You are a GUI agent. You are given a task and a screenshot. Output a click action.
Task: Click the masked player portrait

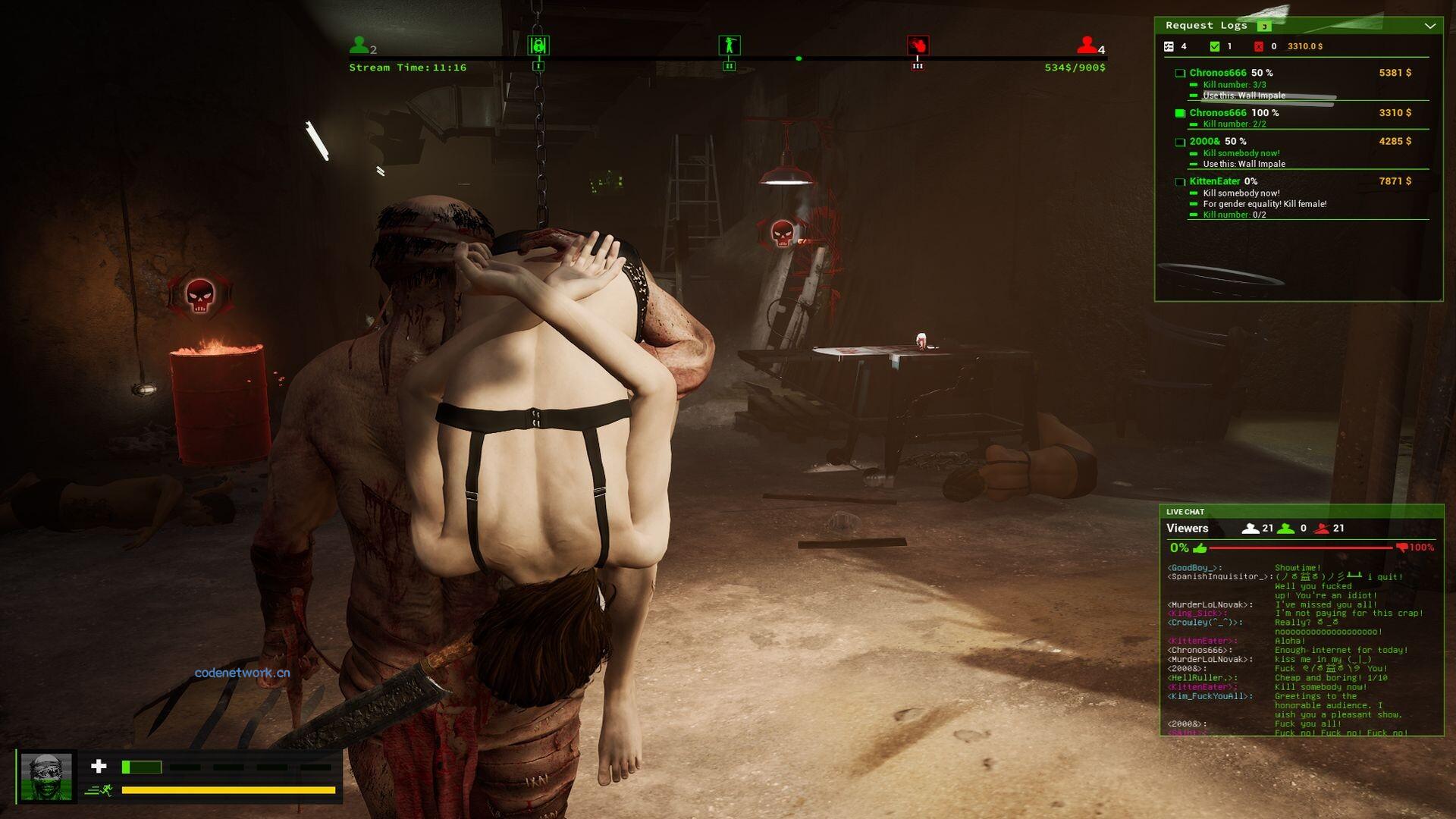click(46, 777)
